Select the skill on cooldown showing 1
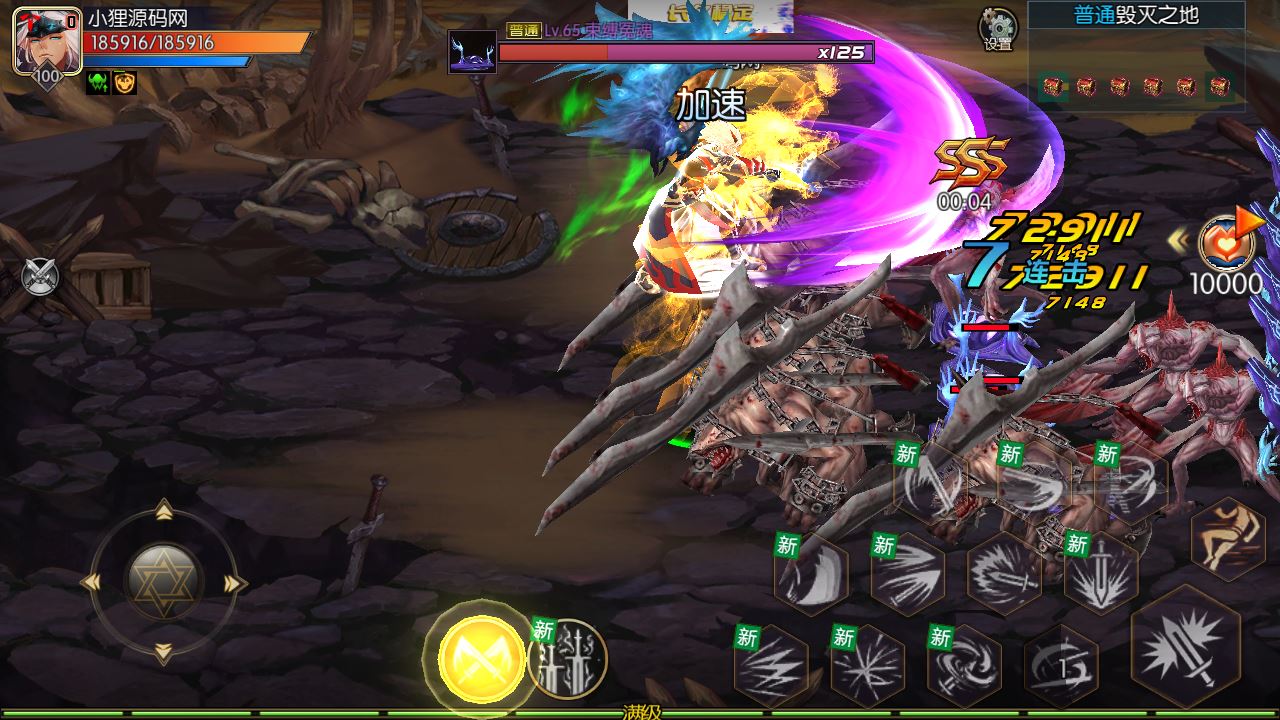 [x=1060, y=664]
